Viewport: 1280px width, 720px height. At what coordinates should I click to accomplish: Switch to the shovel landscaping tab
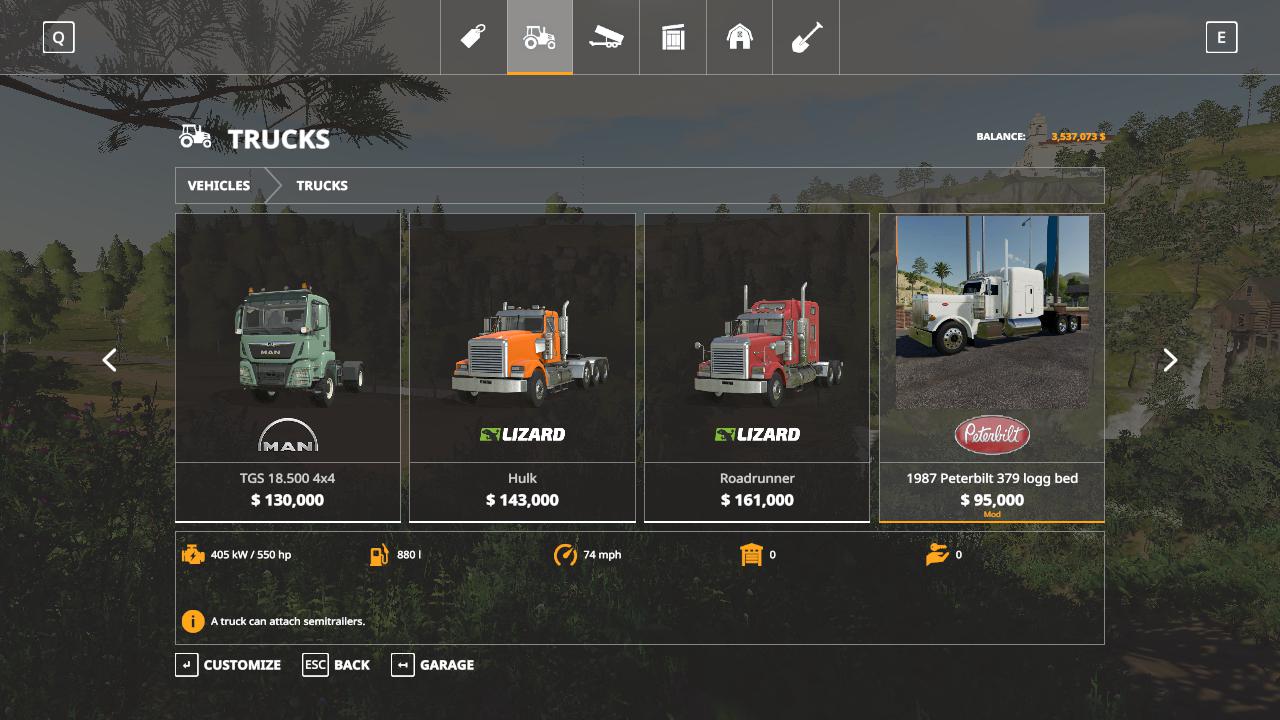pyautogui.click(x=806, y=37)
